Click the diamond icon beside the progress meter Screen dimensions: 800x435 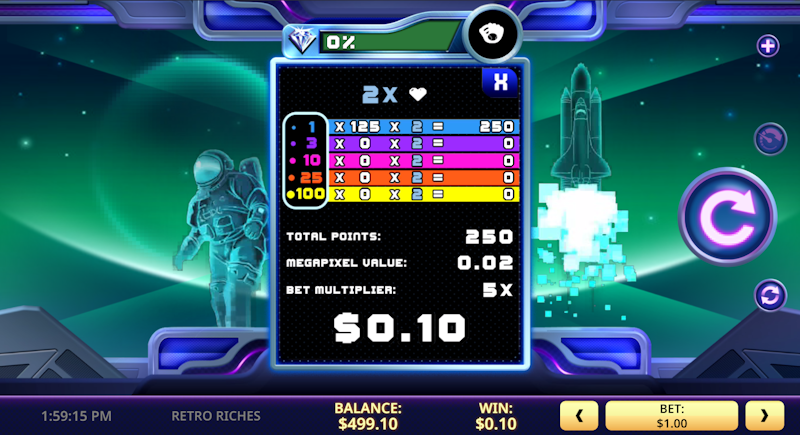301,41
